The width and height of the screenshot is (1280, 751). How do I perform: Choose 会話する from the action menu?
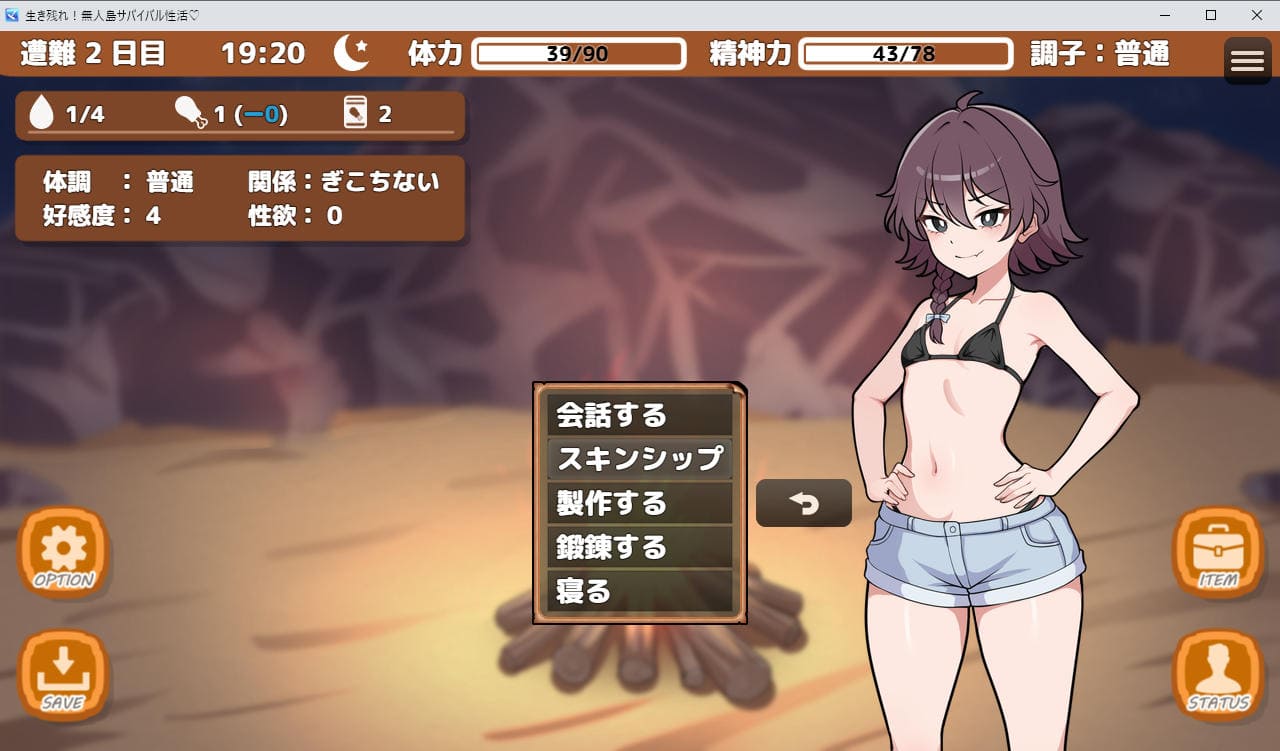(639, 415)
